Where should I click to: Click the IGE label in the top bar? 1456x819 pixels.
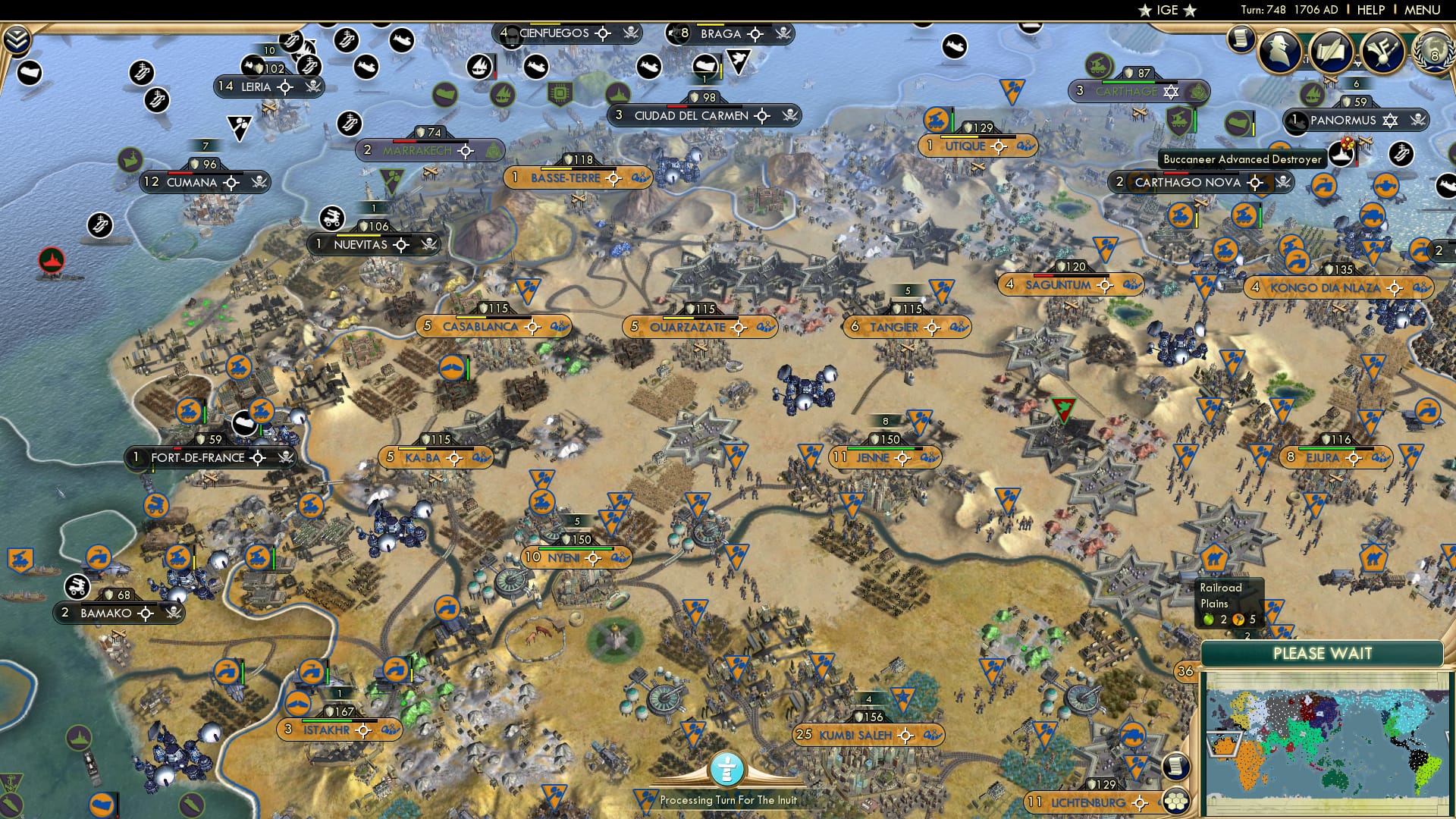[x=1165, y=10]
